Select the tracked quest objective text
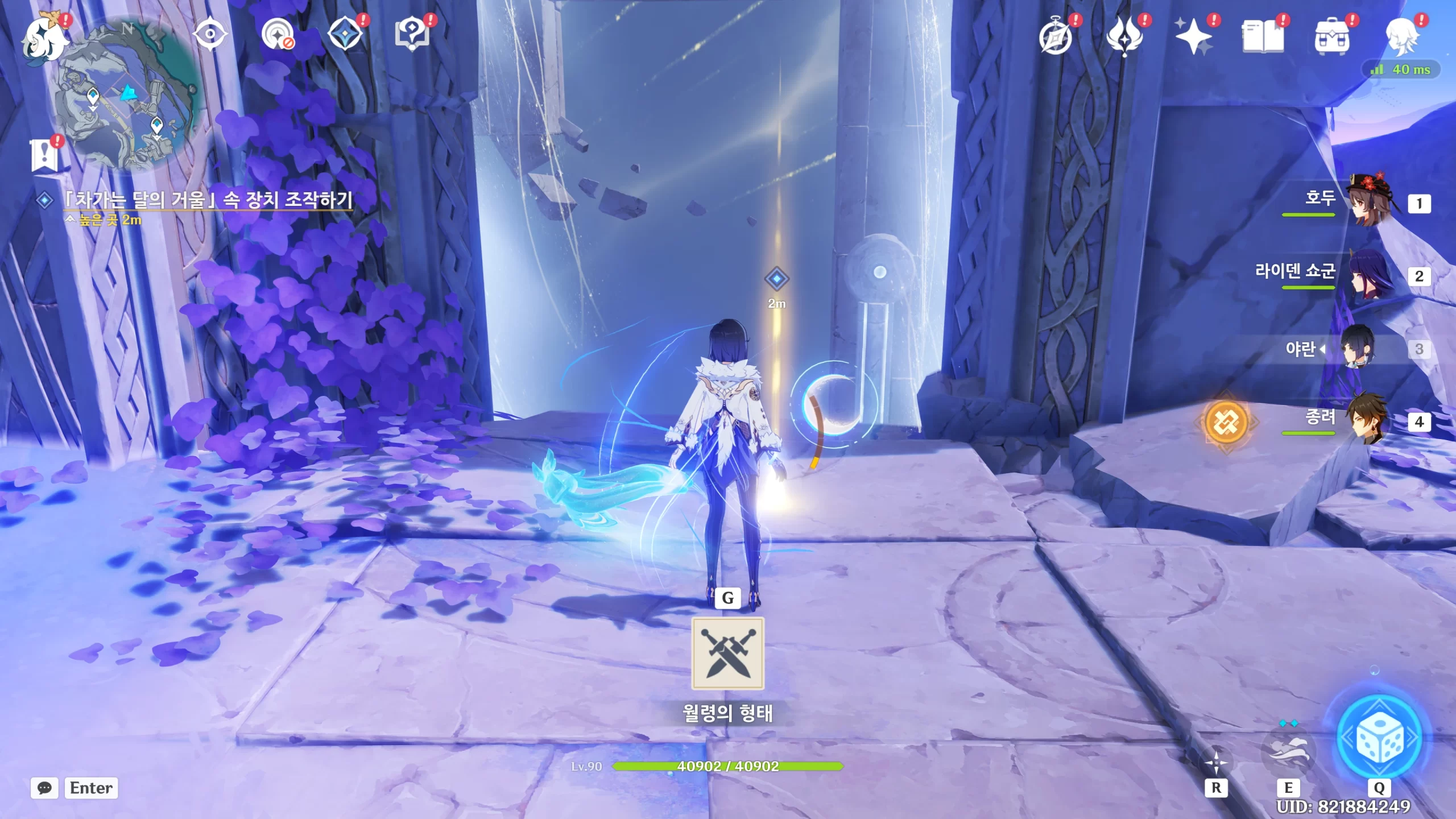 click(x=208, y=200)
